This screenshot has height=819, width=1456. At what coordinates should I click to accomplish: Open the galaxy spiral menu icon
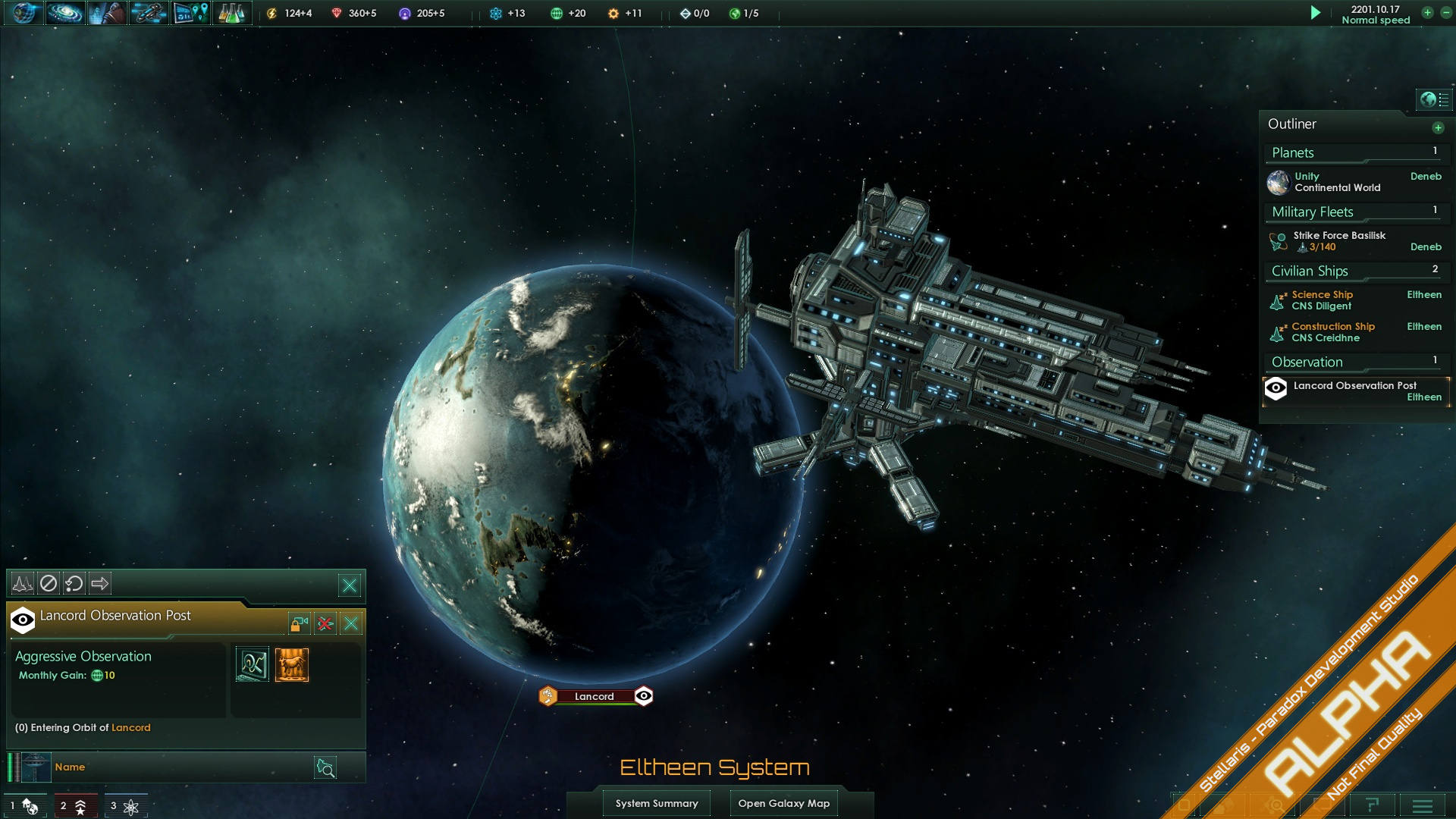[x=65, y=13]
